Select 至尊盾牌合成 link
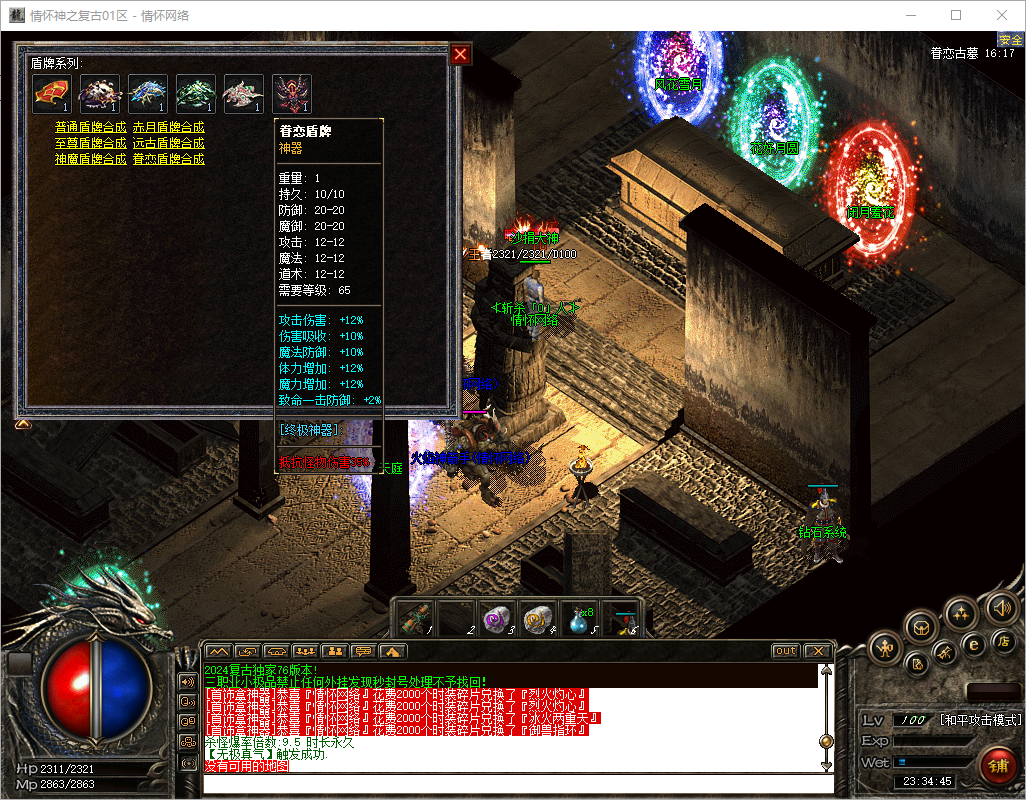The image size is (1026, 800). (91, 144)
